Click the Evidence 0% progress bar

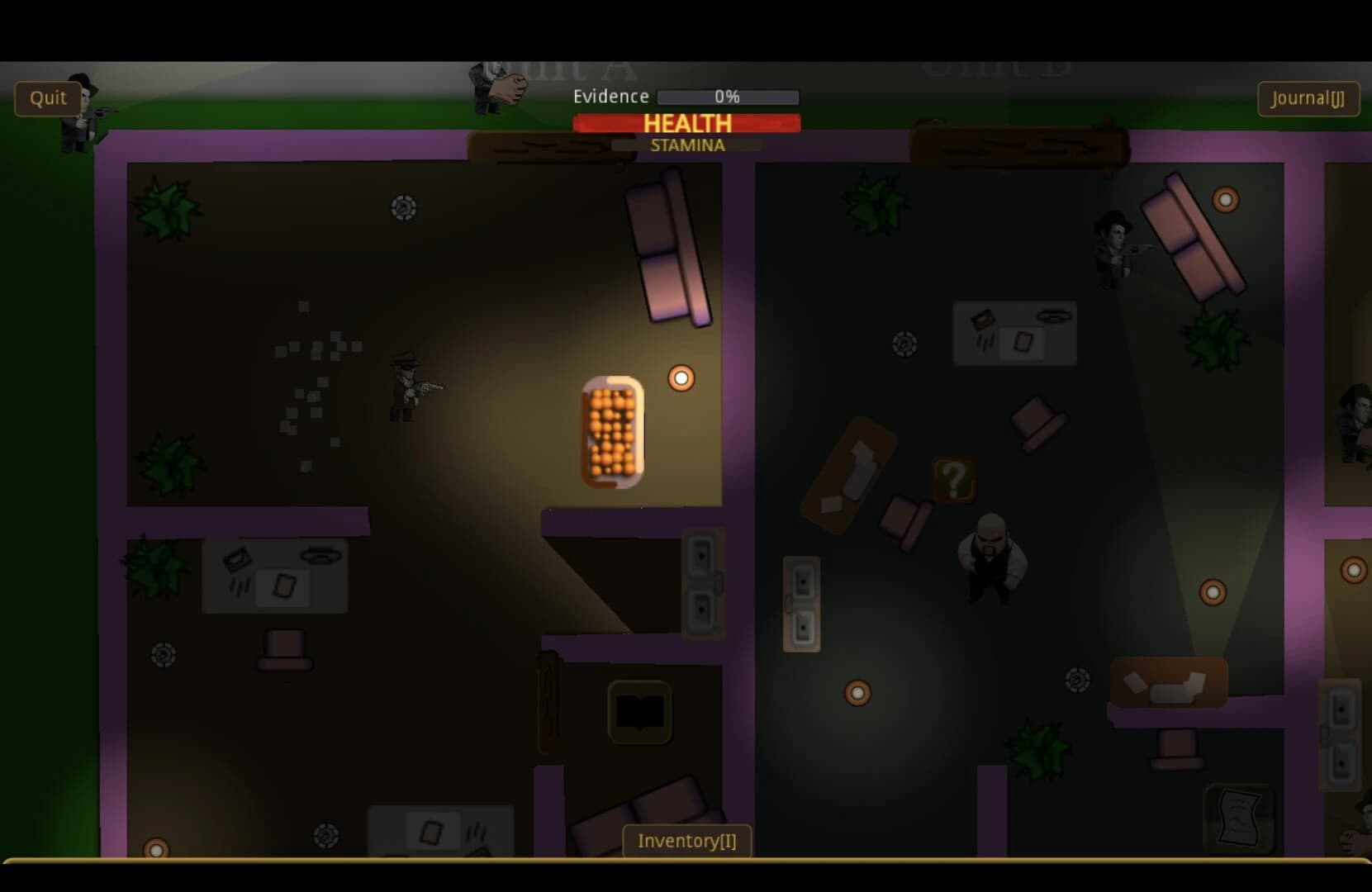(x=726, y=97)
